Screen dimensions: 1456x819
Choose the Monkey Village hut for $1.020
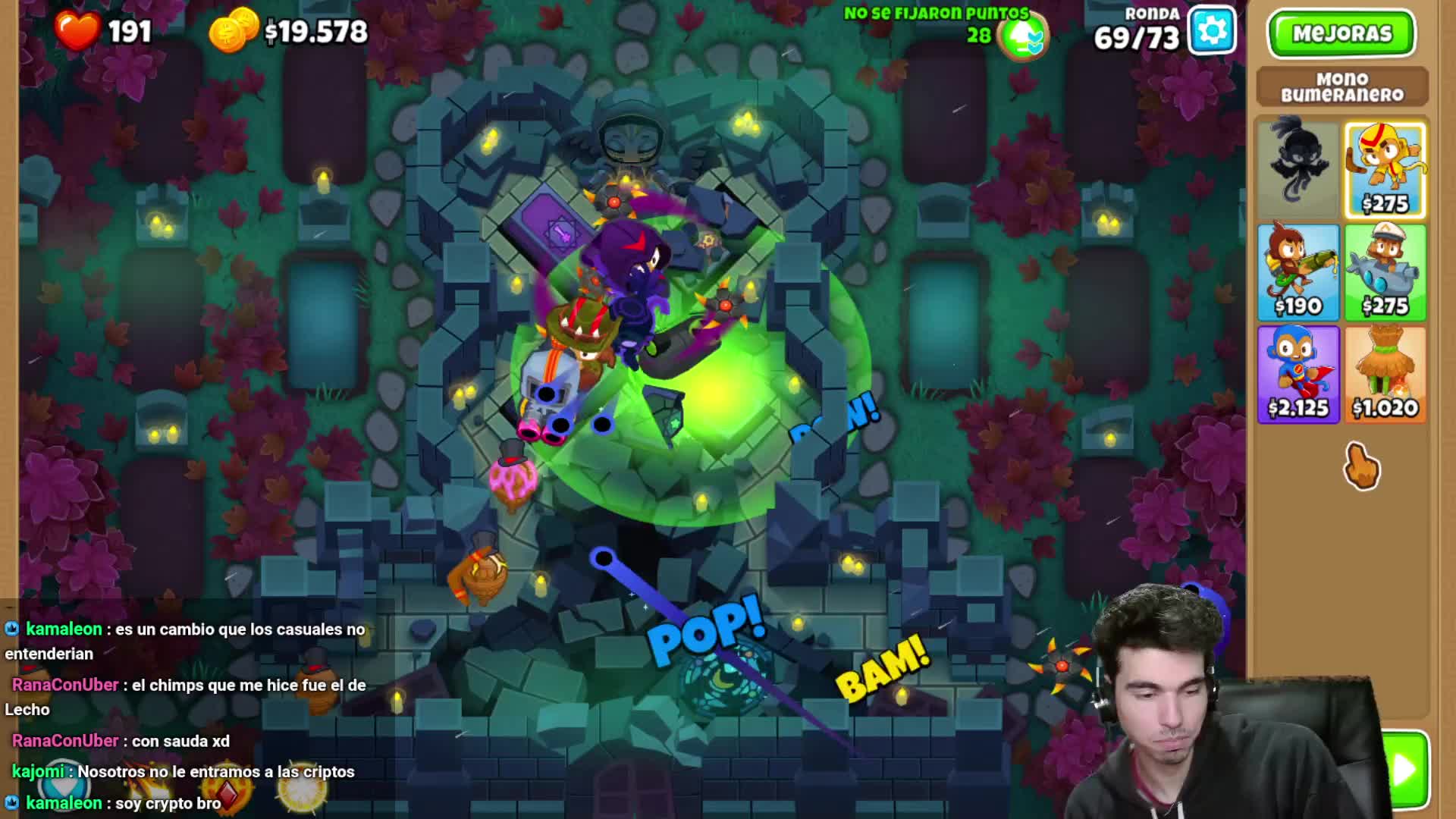[1385, 374]
